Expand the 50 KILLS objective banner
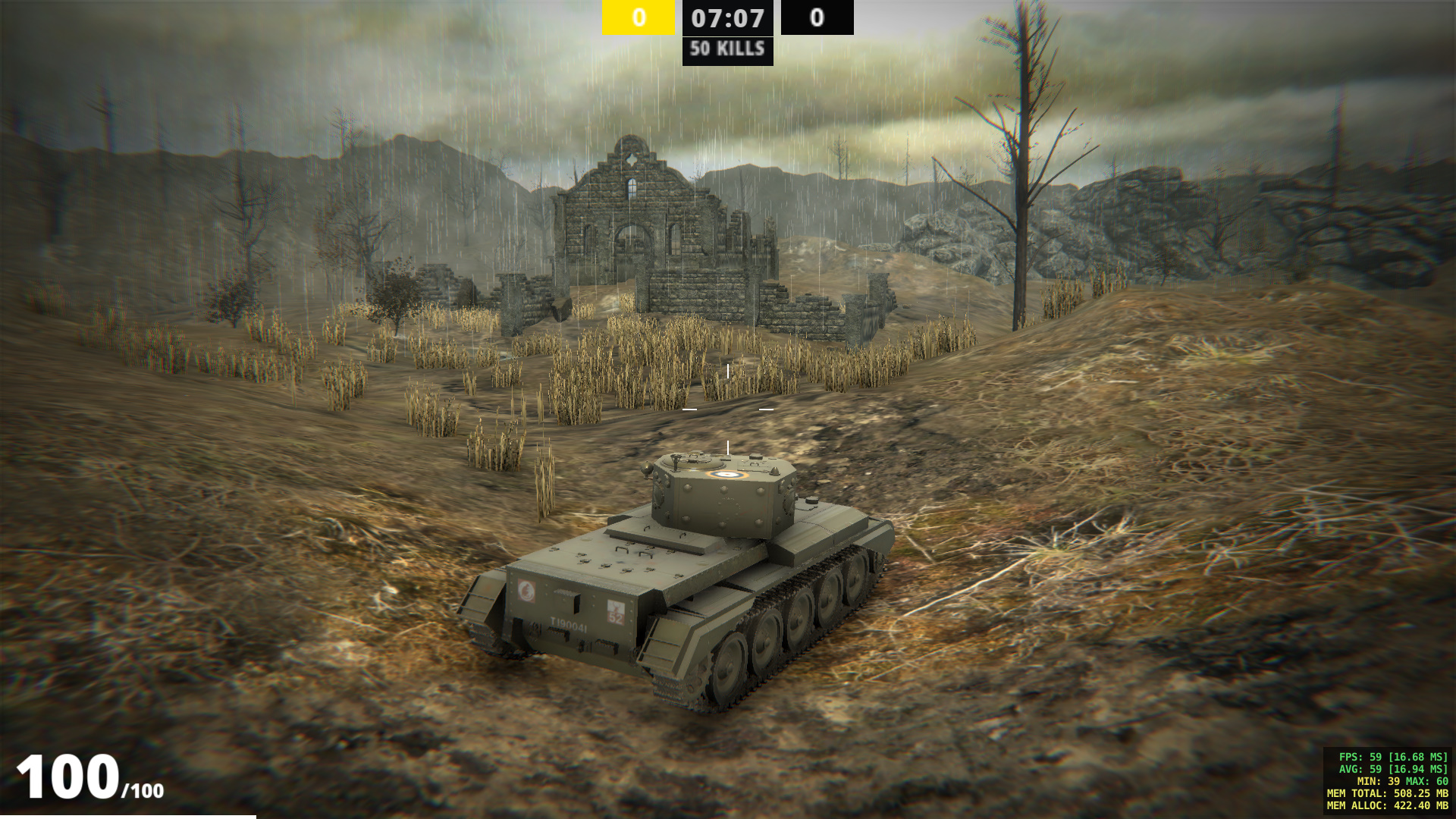Screen dimensions: 1456x819 (726, 51)
